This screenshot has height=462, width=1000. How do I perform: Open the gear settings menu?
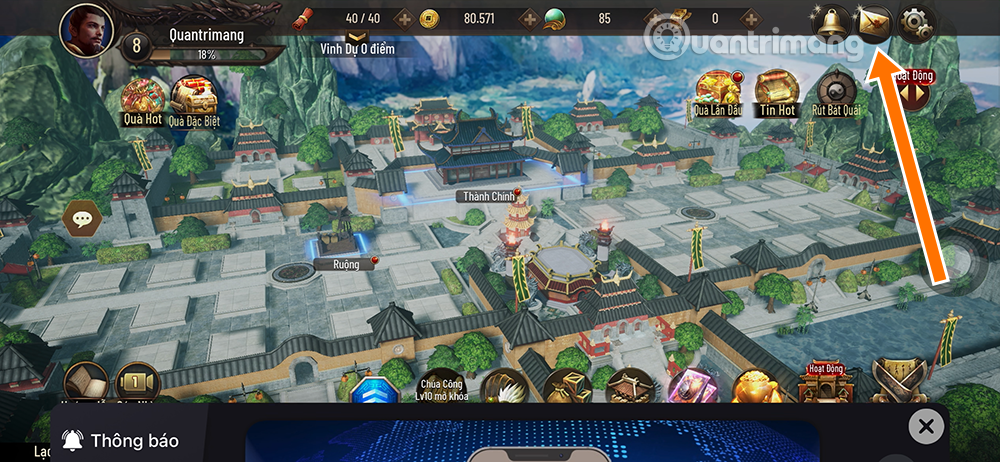point(914,21)
